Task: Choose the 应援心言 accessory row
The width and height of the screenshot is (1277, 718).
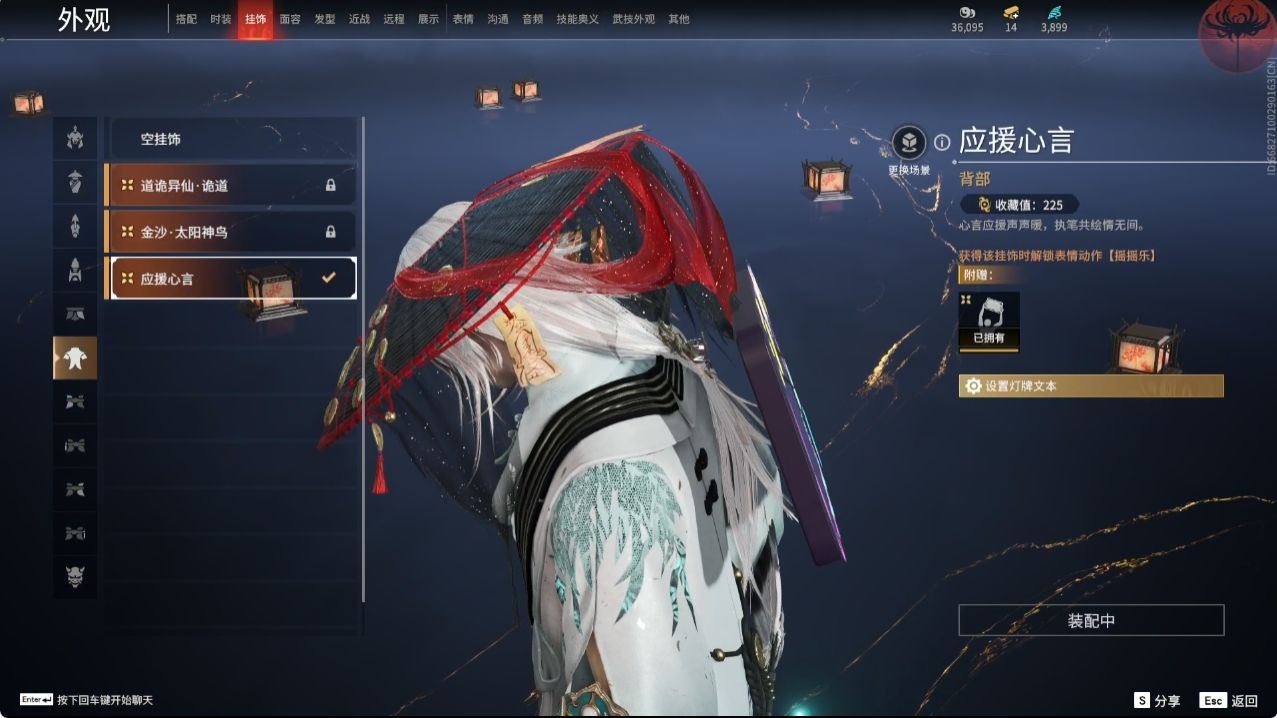Action: pyautogui.click(x=231, y=278)
